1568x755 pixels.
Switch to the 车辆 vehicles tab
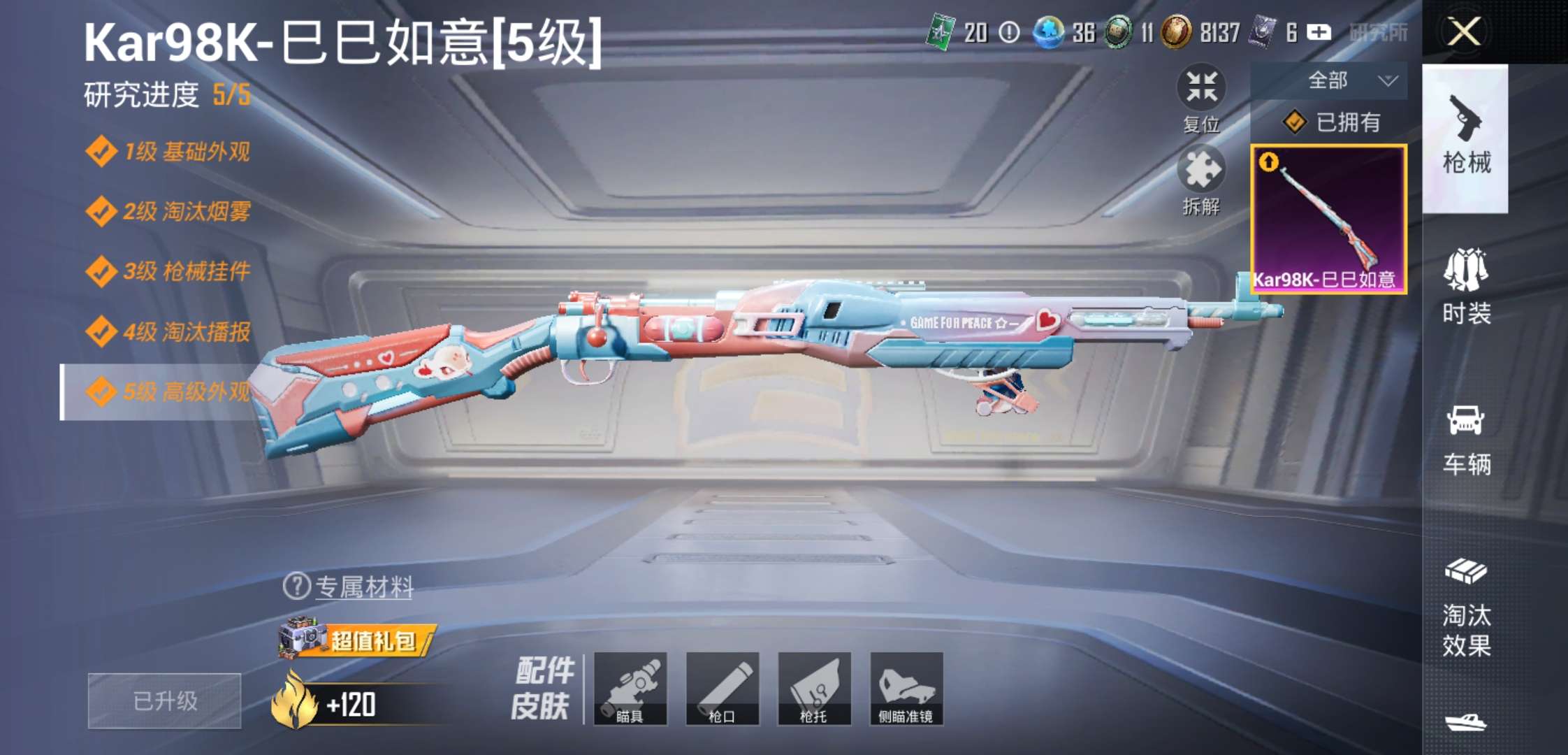pyautogui.click(x=1467, y=440)
